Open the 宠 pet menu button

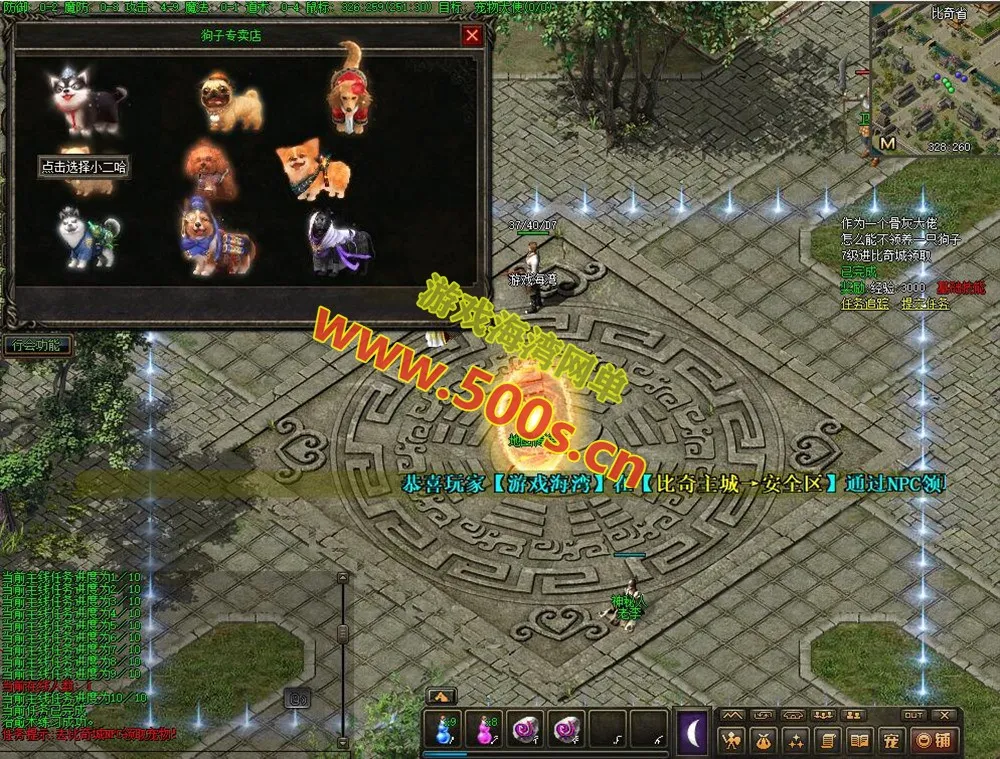pyautogui.click(x=889, y=741)
